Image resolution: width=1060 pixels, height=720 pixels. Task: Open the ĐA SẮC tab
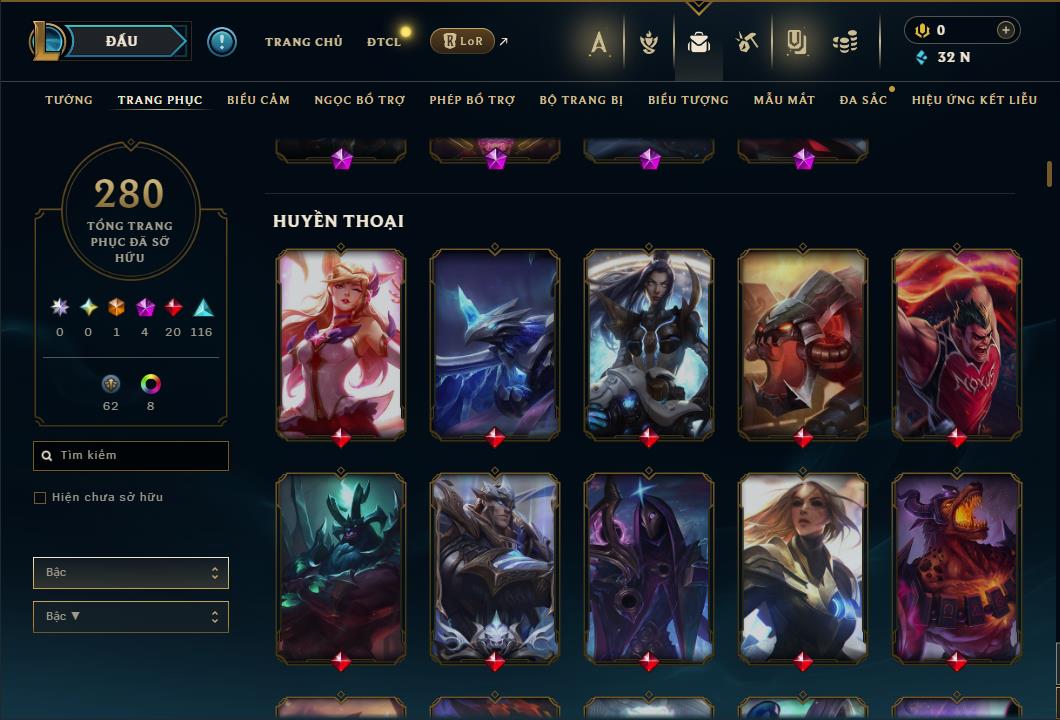coord(863,100)
